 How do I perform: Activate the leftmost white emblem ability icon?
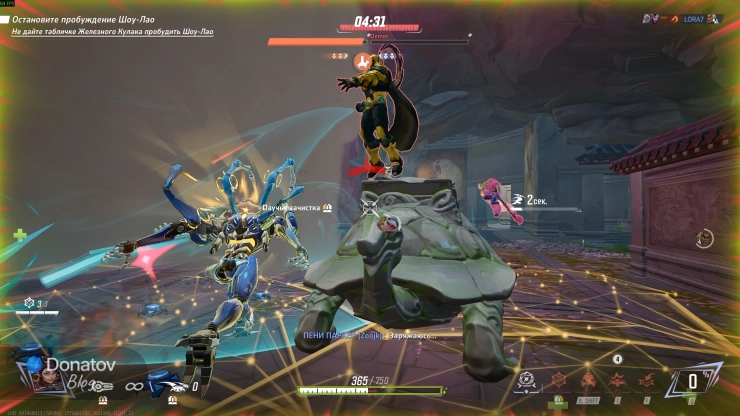[527, 381]
